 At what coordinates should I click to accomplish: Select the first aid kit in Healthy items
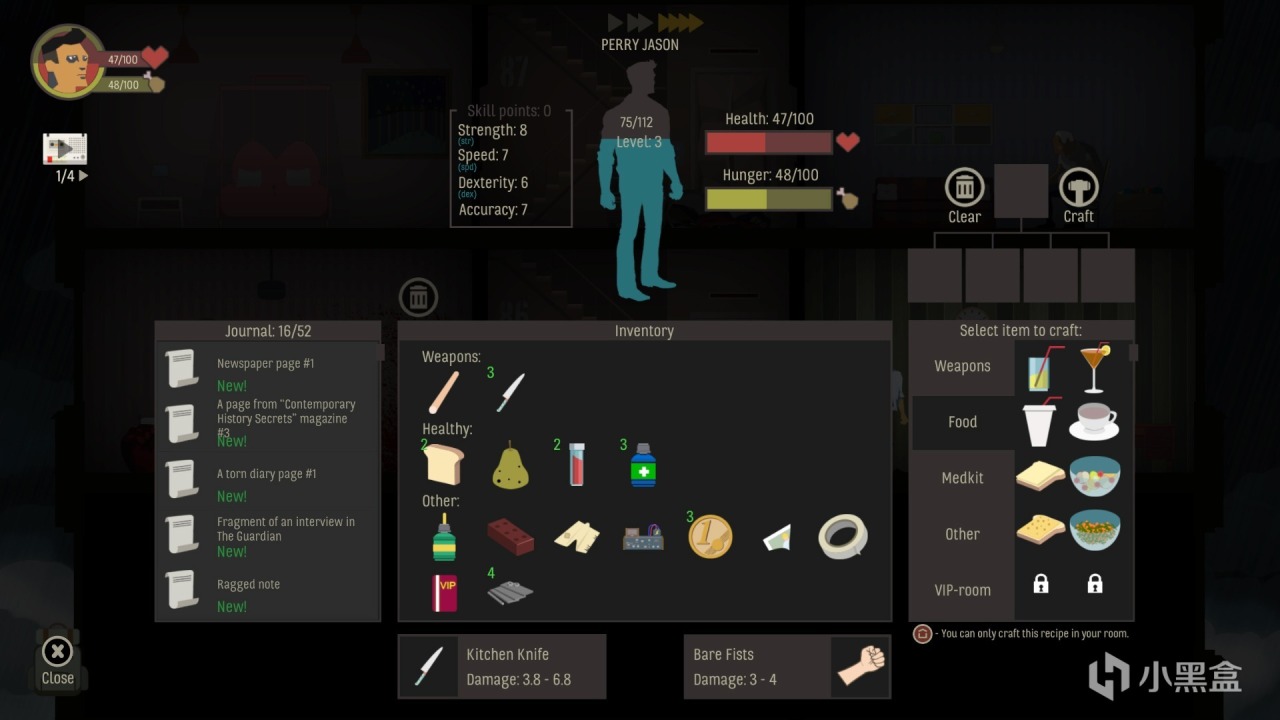click(x=643, y=462)
